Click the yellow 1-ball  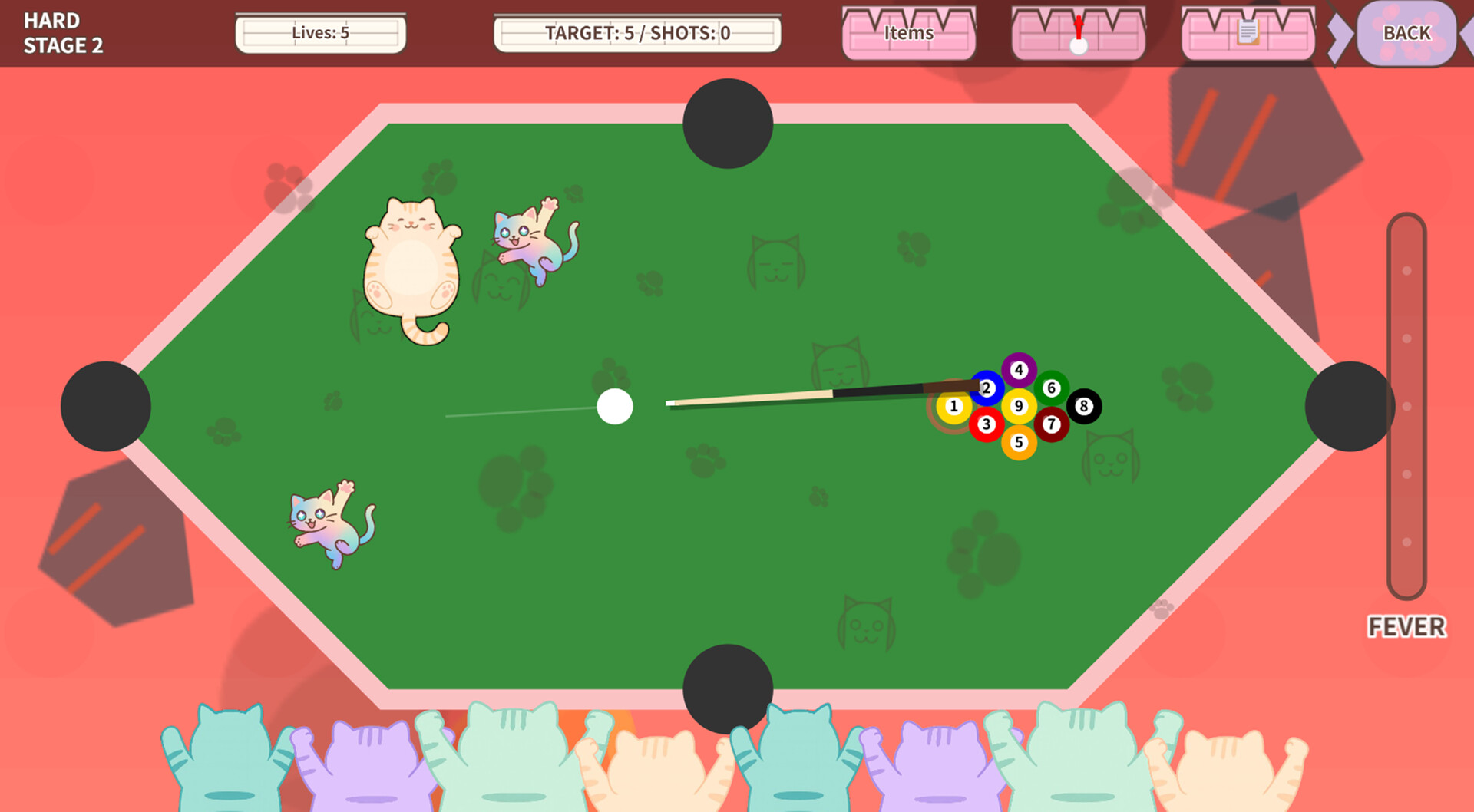[953, 405]
